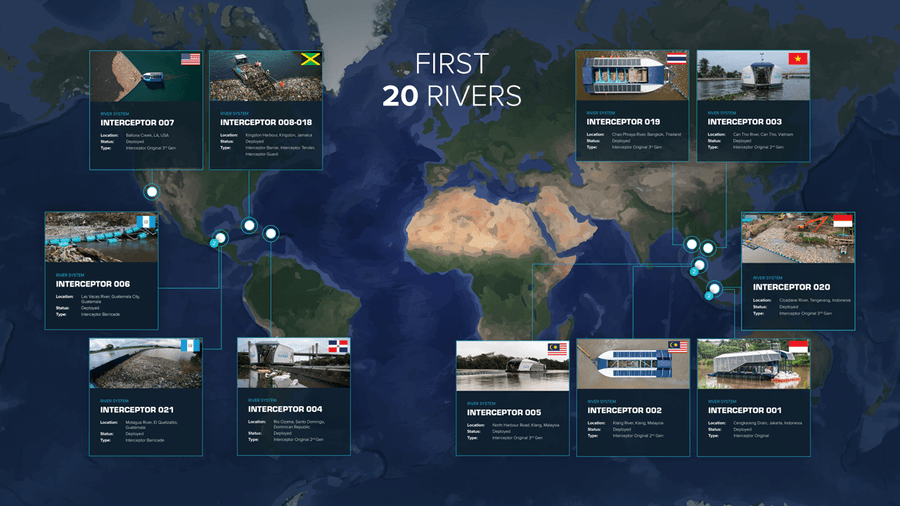Select the Jamaica map marker

[249, 226]
